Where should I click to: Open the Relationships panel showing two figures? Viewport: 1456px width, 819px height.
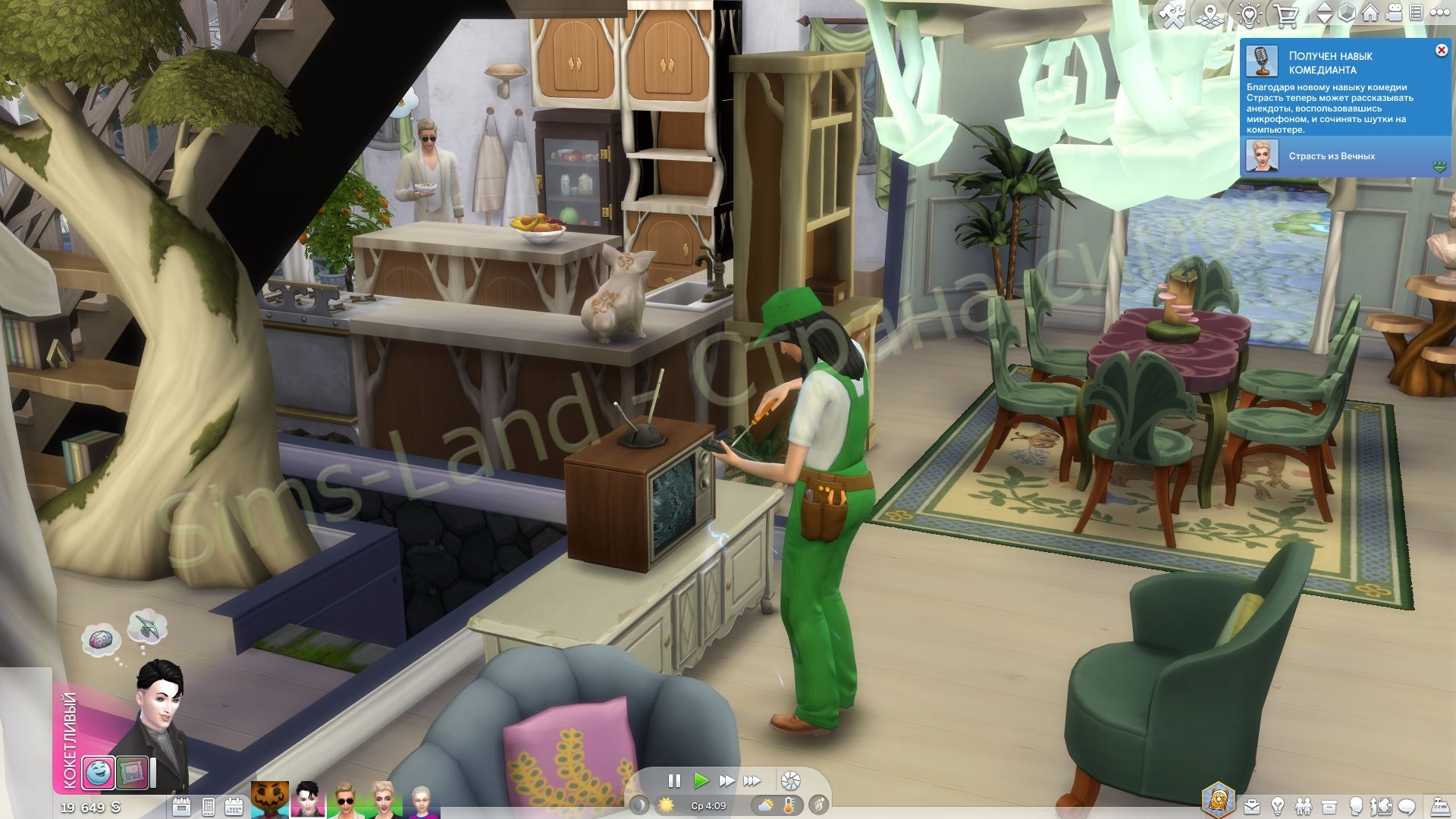1304,806
